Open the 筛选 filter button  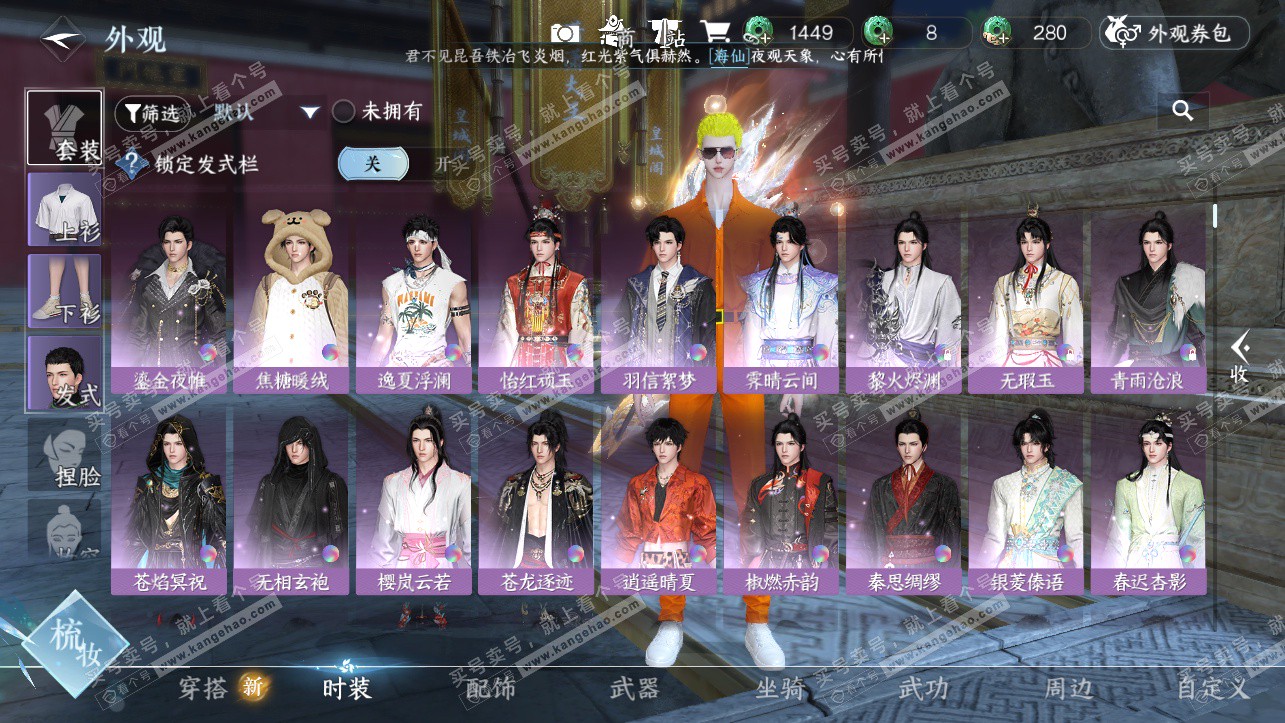152,113
